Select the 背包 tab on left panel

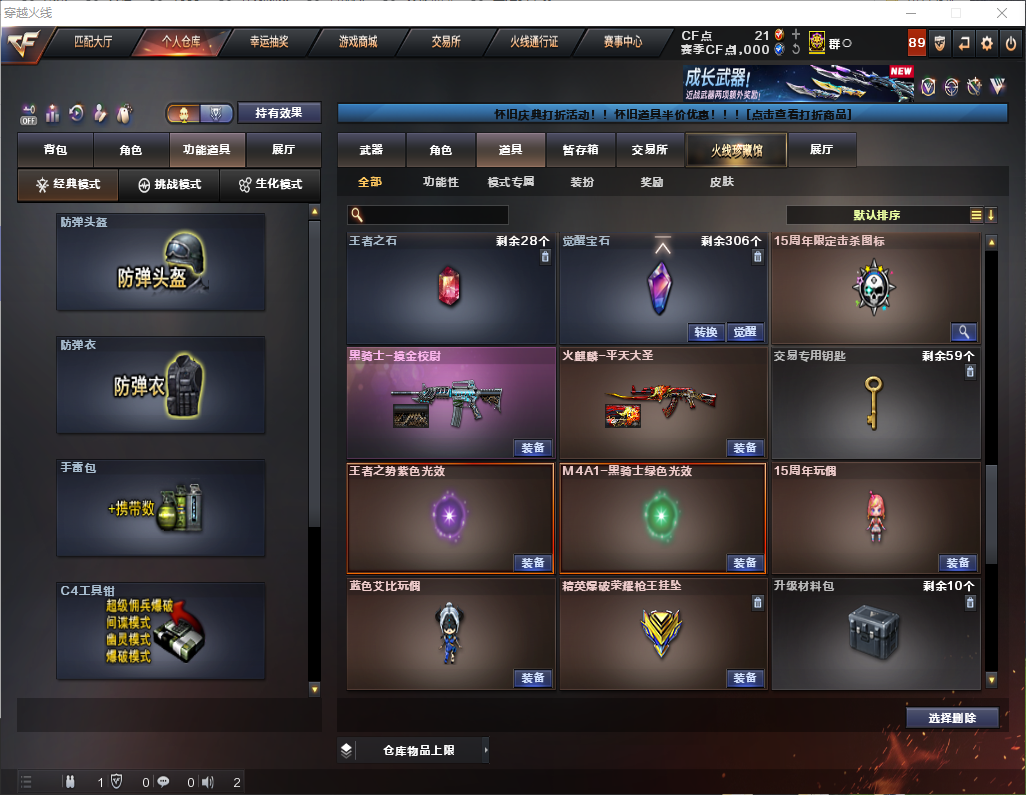pos(55,150)
